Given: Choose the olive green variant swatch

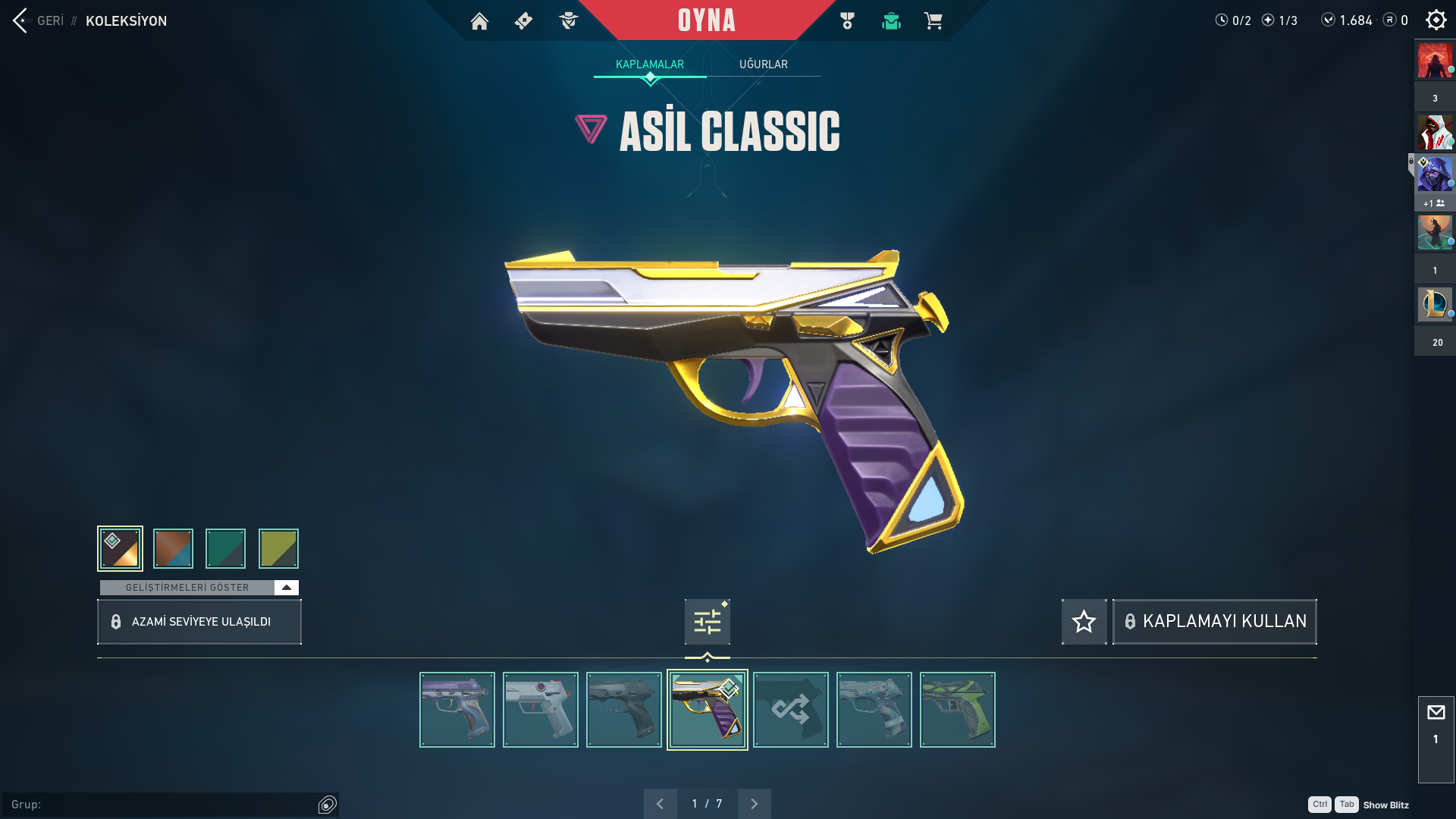Looking at the screenshot, I should click(278, 548).
